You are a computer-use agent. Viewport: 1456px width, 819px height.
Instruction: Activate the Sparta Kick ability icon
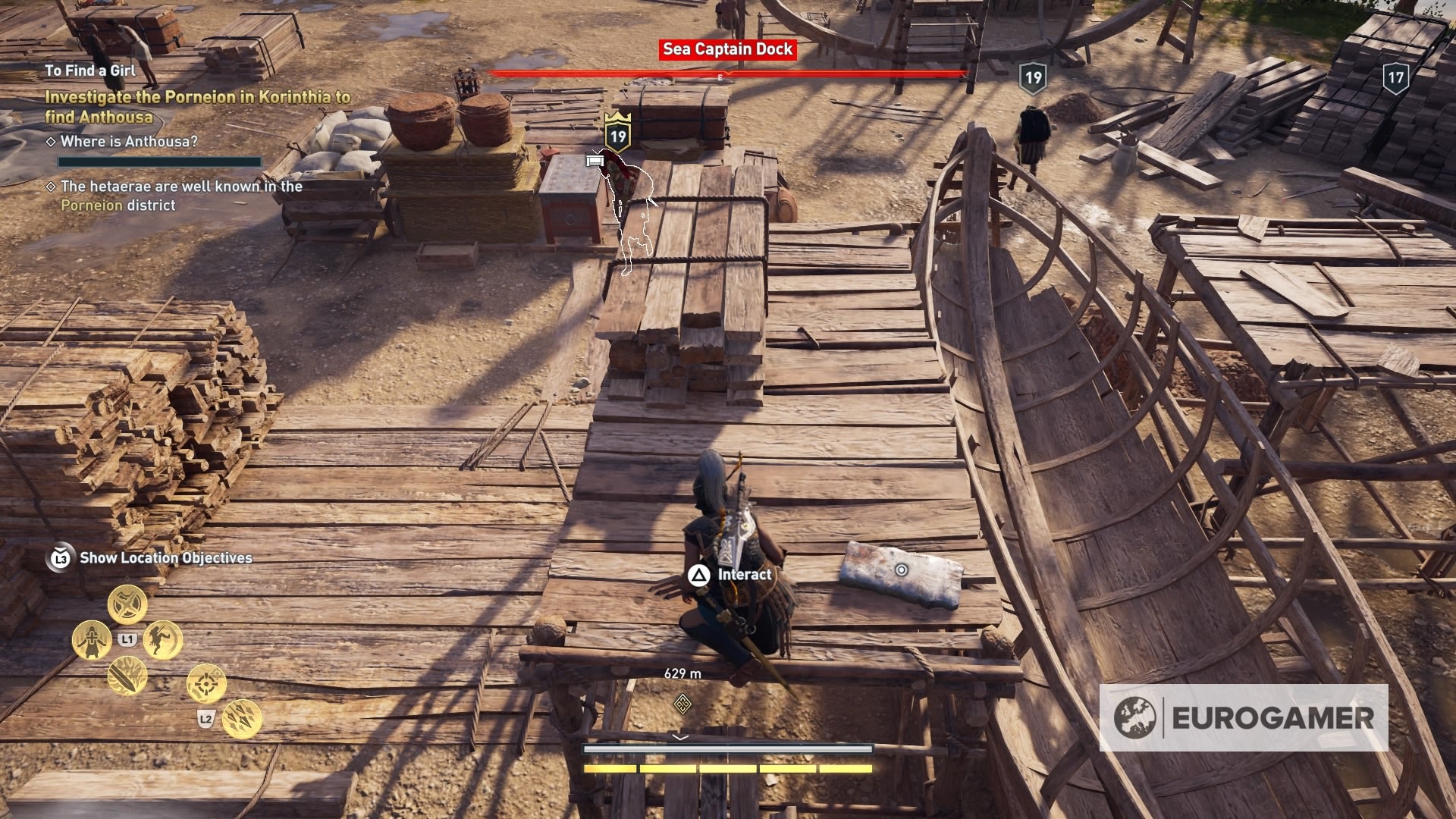162,639
